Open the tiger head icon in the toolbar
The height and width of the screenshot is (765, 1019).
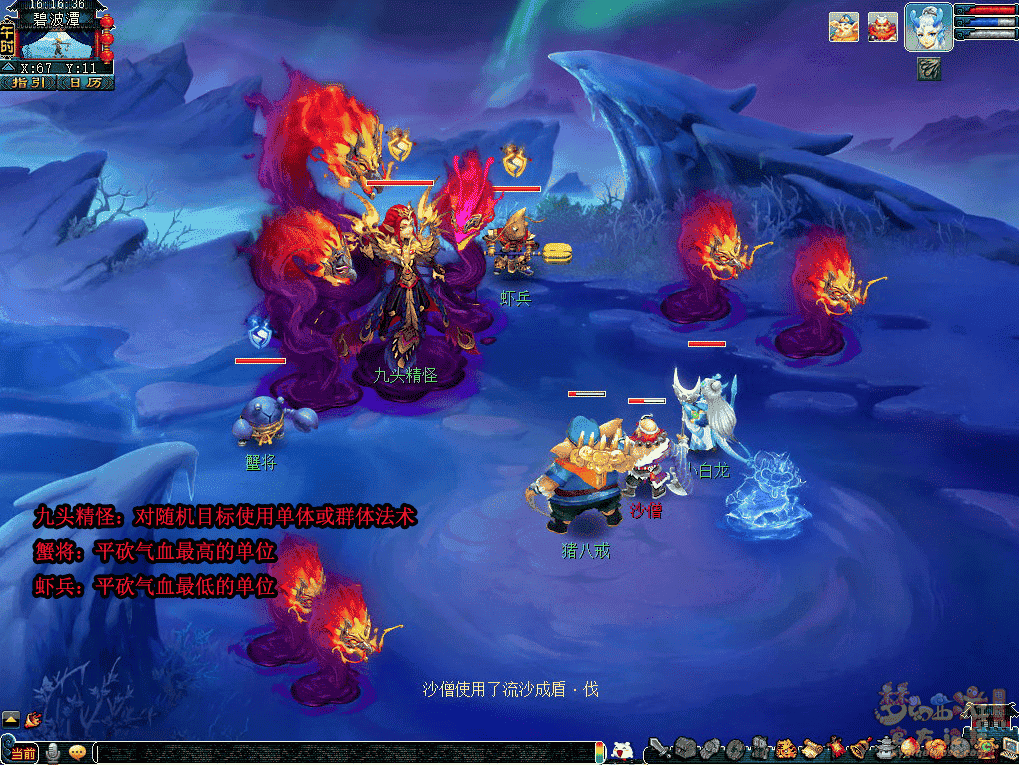point(787,748)
